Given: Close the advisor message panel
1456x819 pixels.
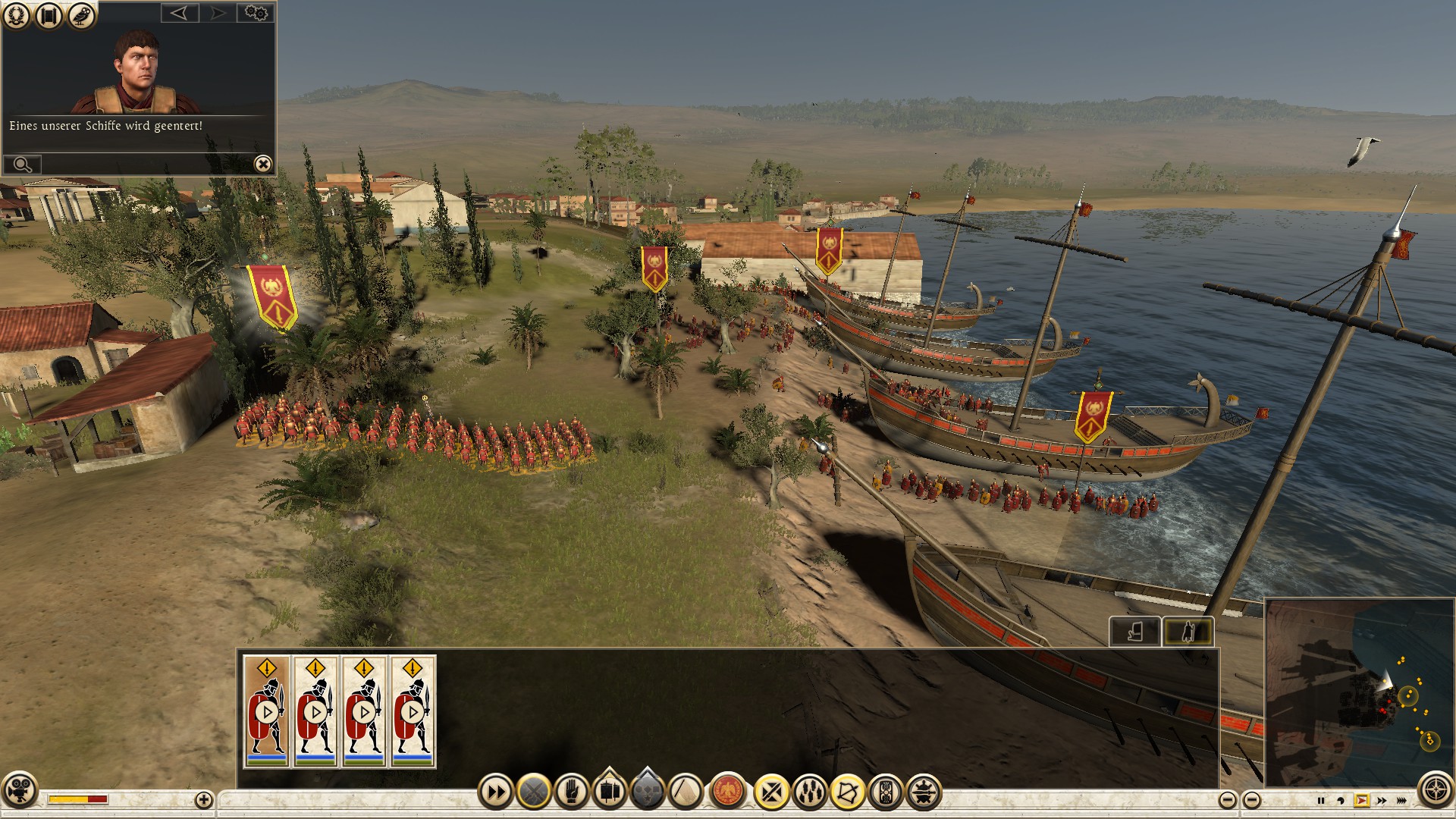Looking at the screenshot, I should pyautogui.click(x=262, y=164).
